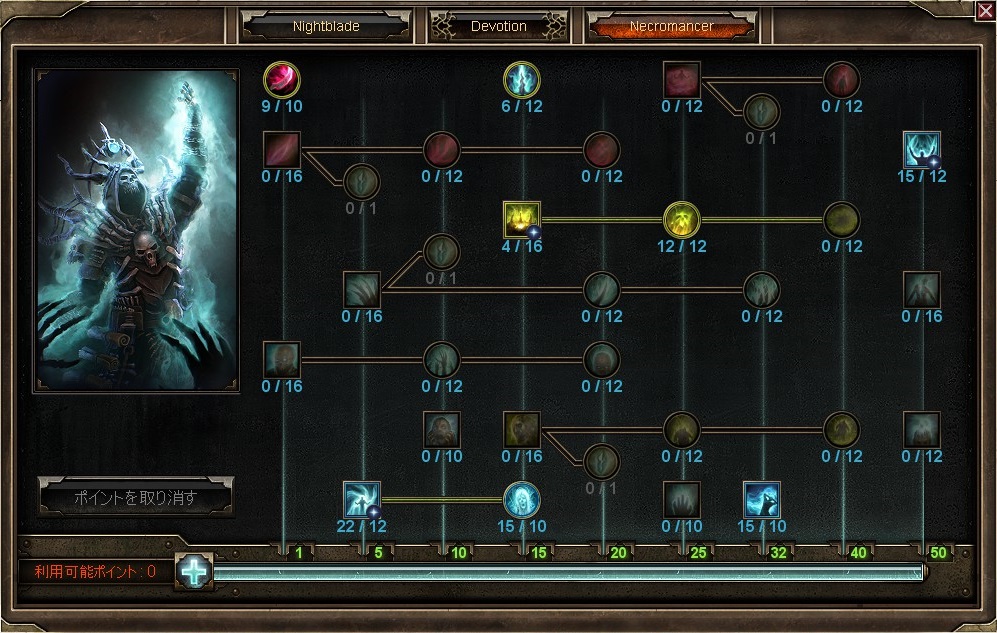Select the square Harbinger of Souls icon
997x633 pixels.
pyautogui.click(x=762, y=499)
